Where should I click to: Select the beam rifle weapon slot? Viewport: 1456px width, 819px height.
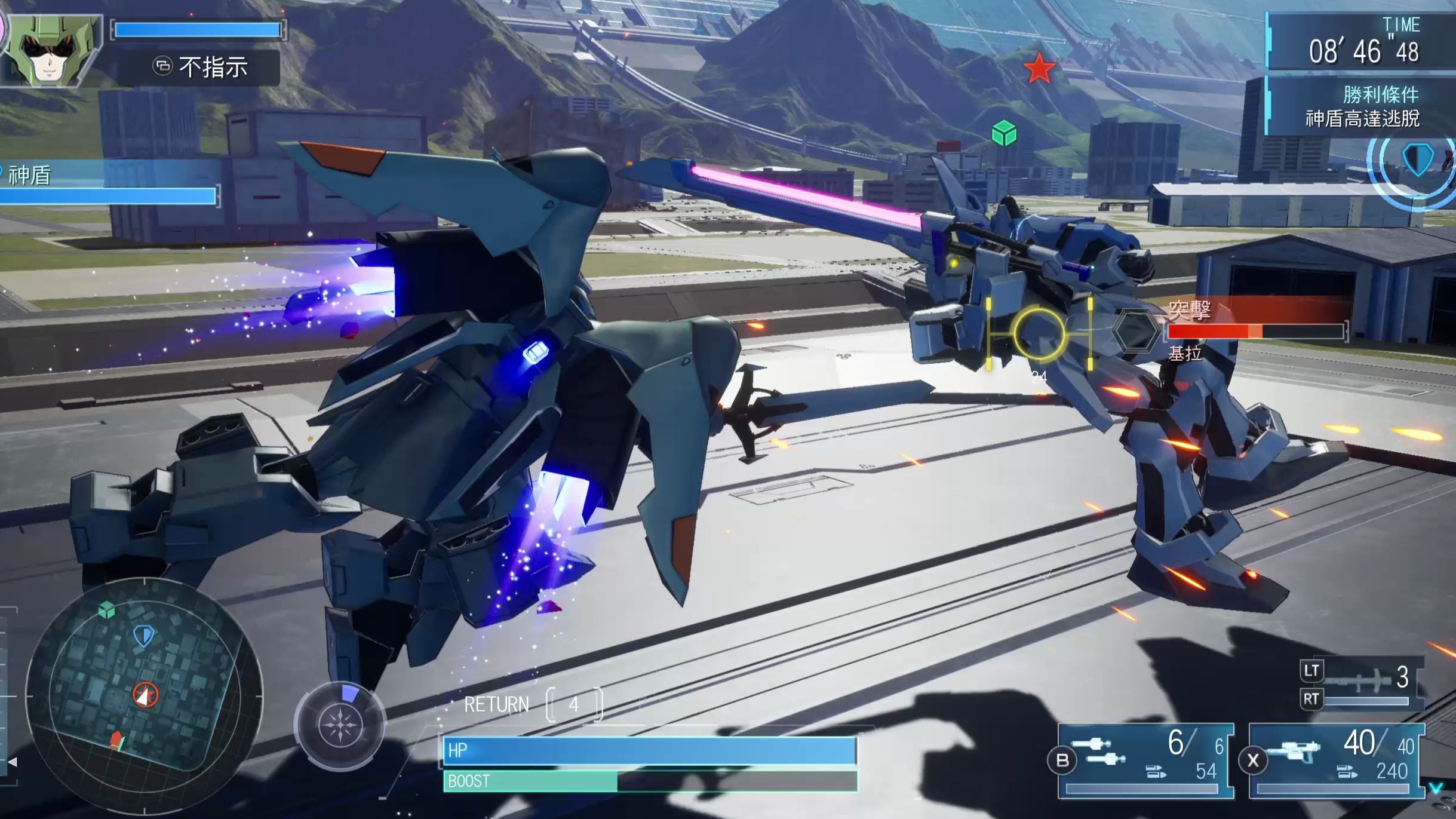(1338, 760)
